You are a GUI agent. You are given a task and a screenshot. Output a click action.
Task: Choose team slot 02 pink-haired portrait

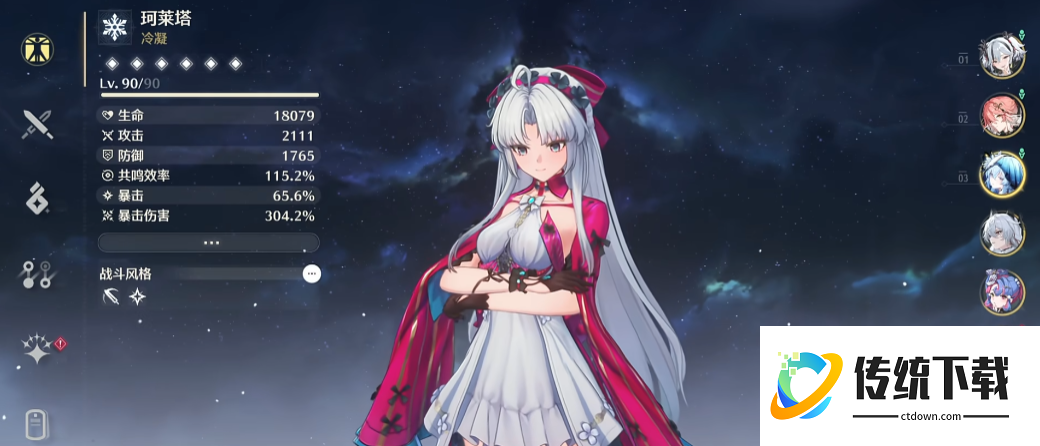[x=1002, y=116]
